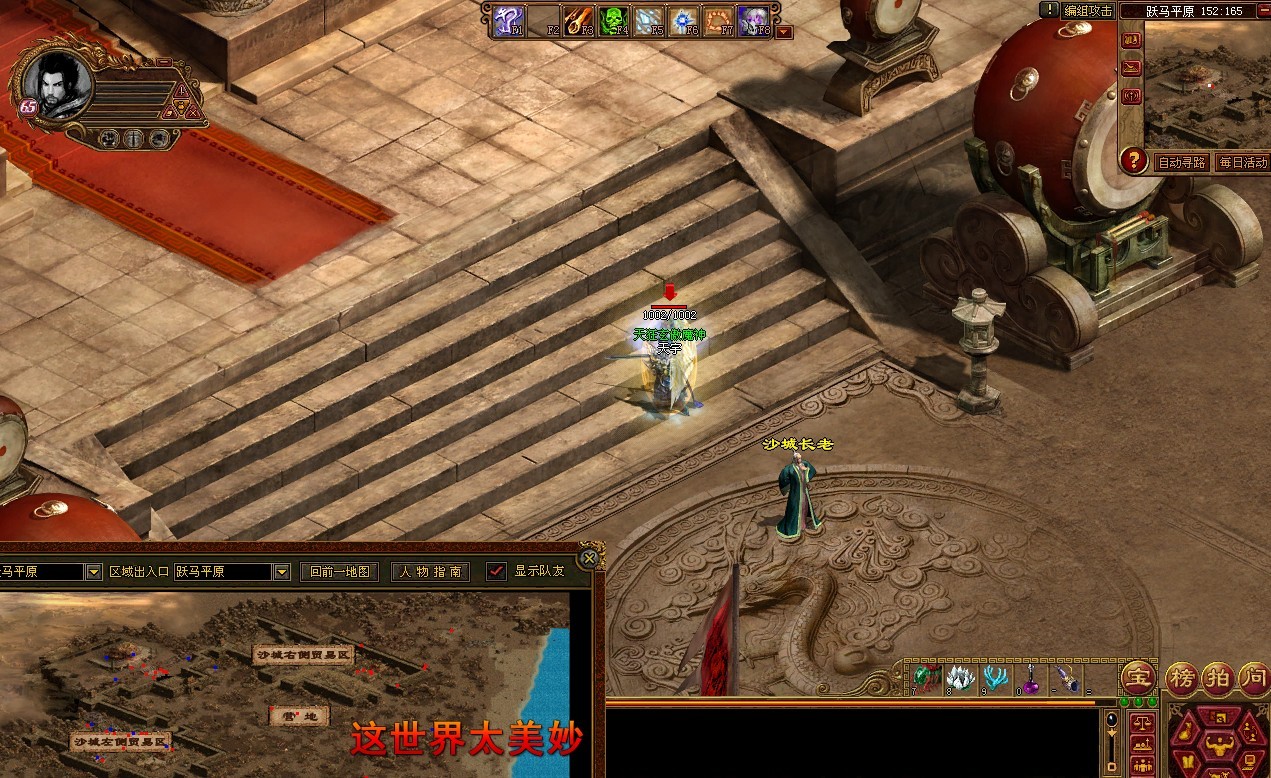Expand the skill bar dropdown arrow

point(784,32)
